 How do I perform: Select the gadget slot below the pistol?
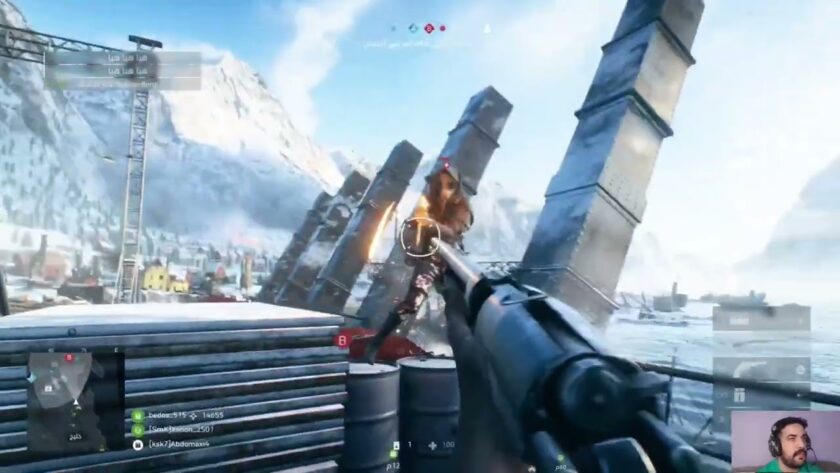pos(761,397)
